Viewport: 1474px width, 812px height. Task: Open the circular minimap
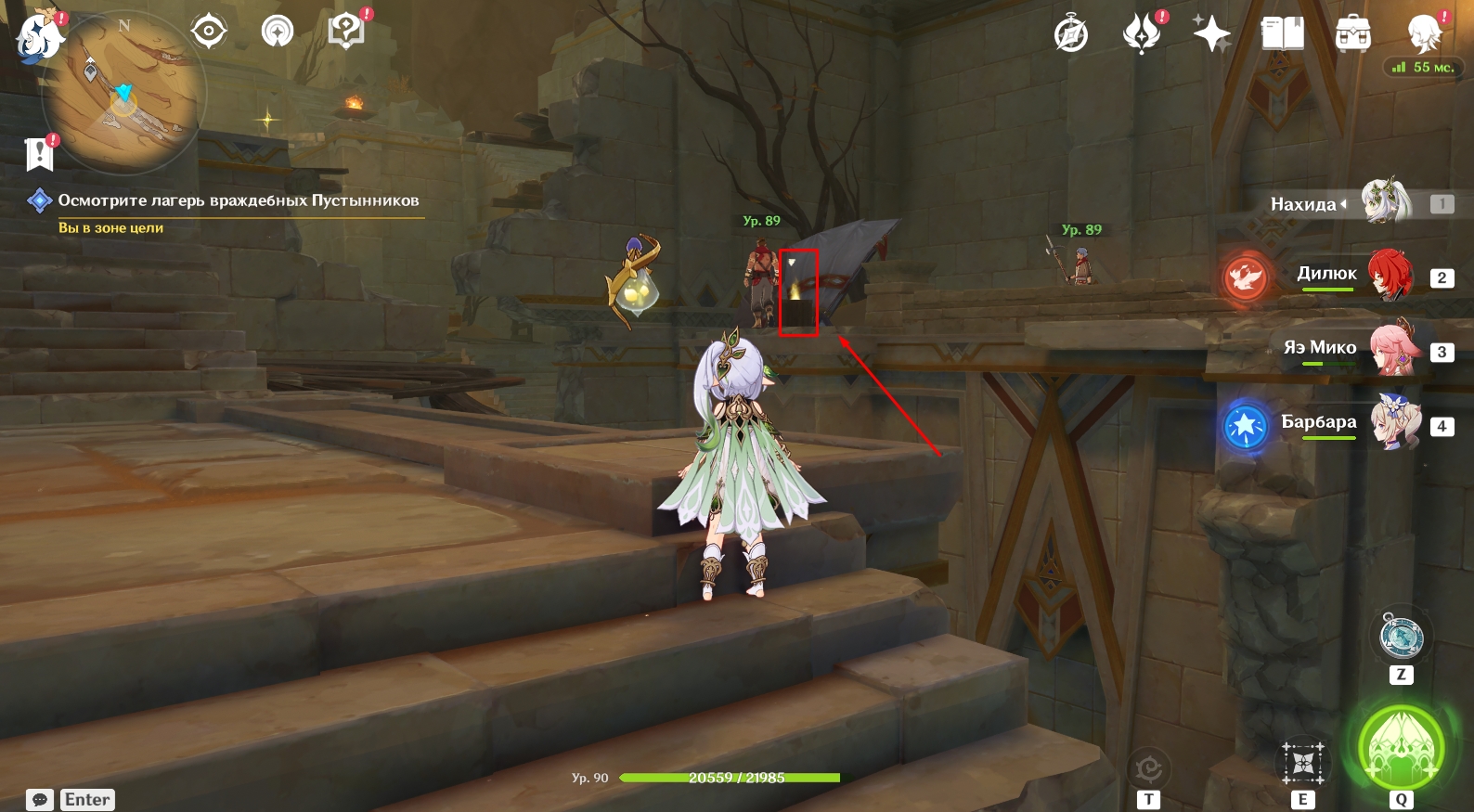(124, 95)
